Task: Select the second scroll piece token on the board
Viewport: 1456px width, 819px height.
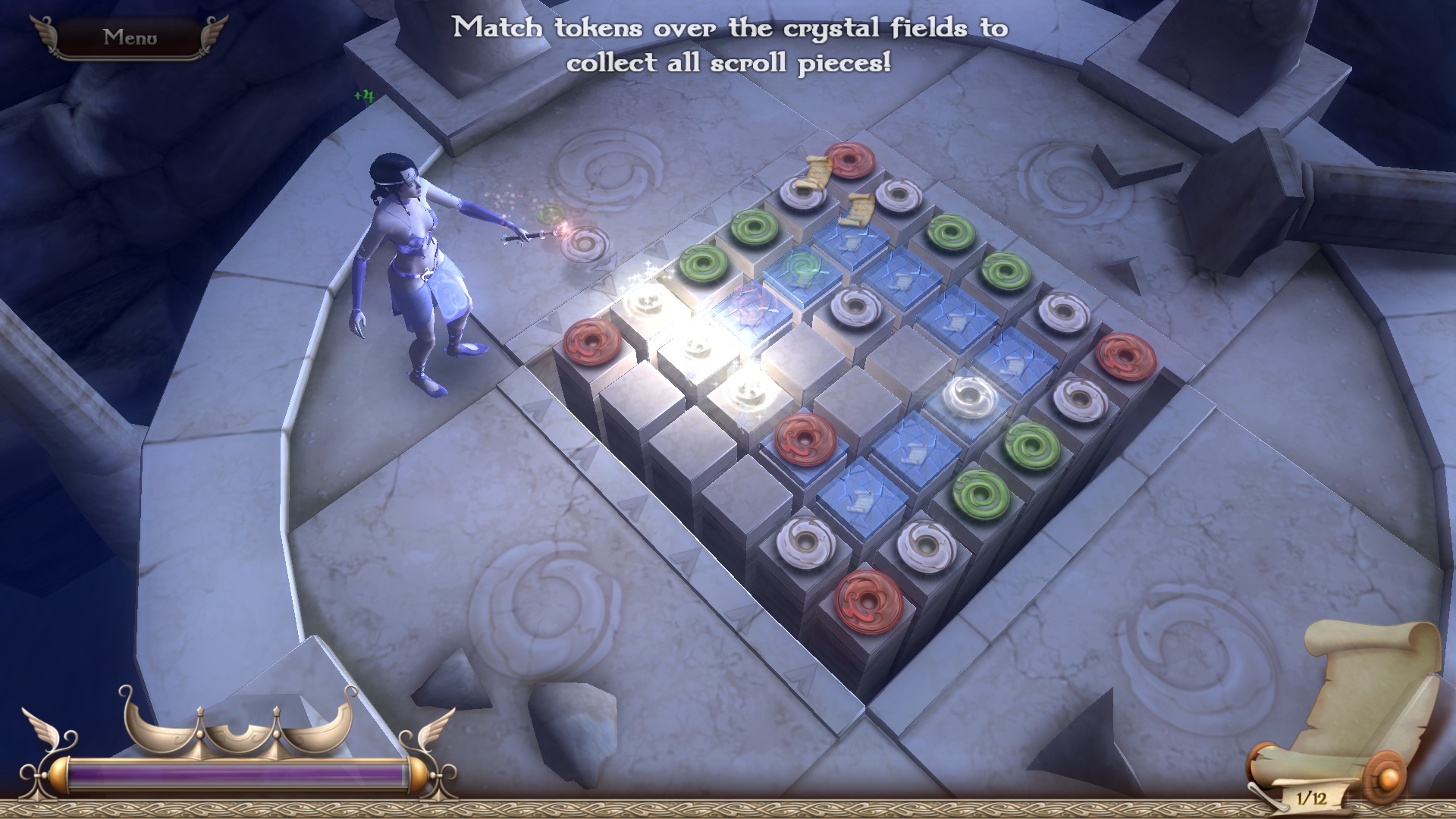Action: point(859,211)
